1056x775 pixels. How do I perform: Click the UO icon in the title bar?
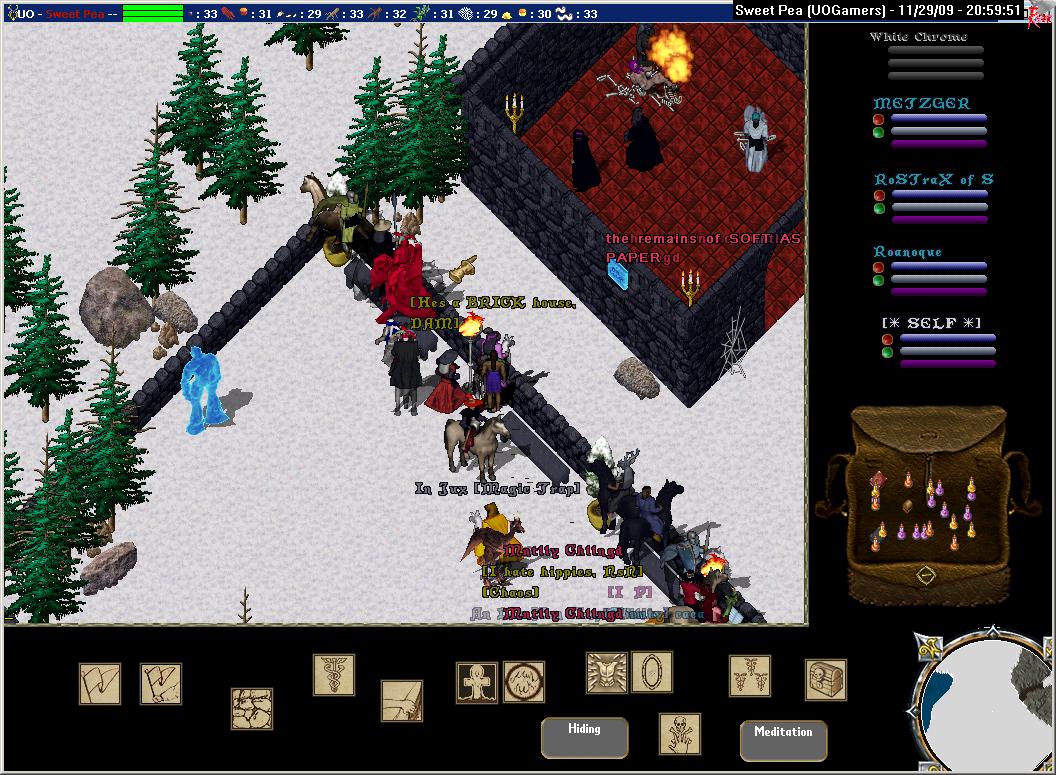pos(12,14)
